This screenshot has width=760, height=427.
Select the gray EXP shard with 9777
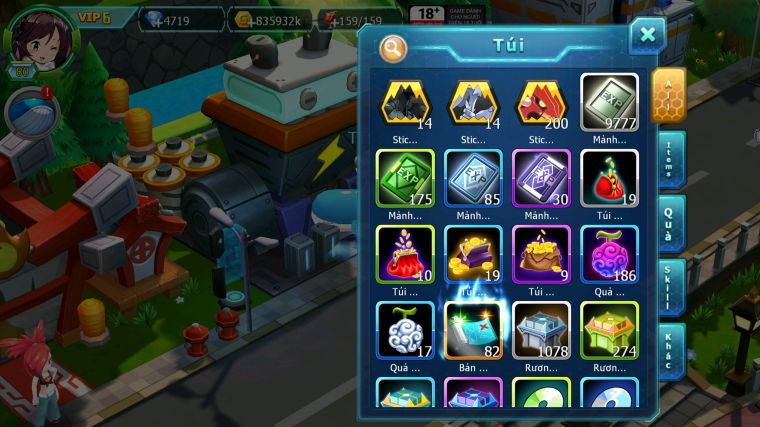click(609, 101)
